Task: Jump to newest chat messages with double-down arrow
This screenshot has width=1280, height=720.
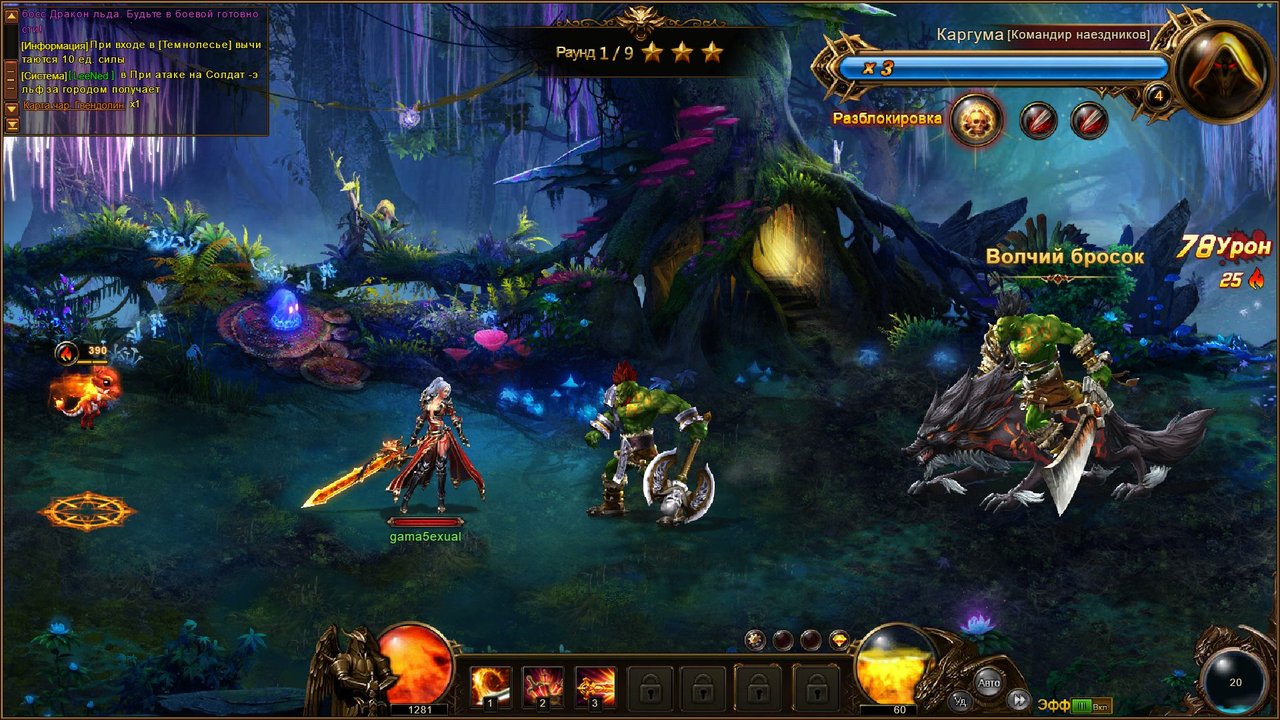Action: [x=11, y=125]
